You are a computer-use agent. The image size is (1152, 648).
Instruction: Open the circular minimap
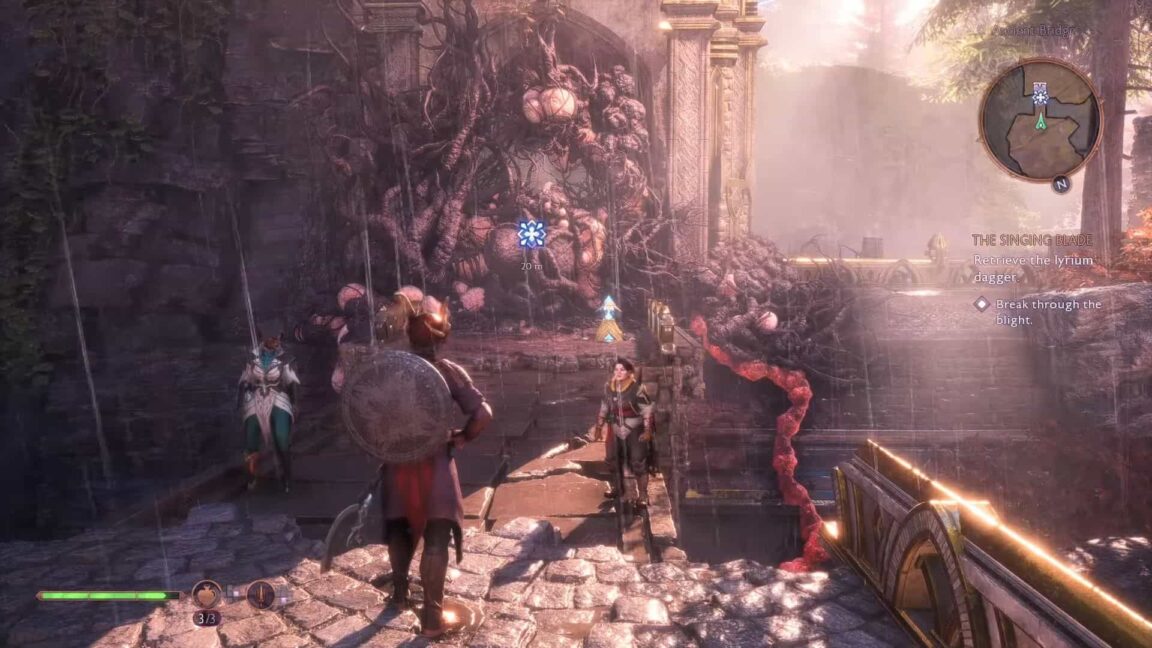click(x=1040, y=119)
